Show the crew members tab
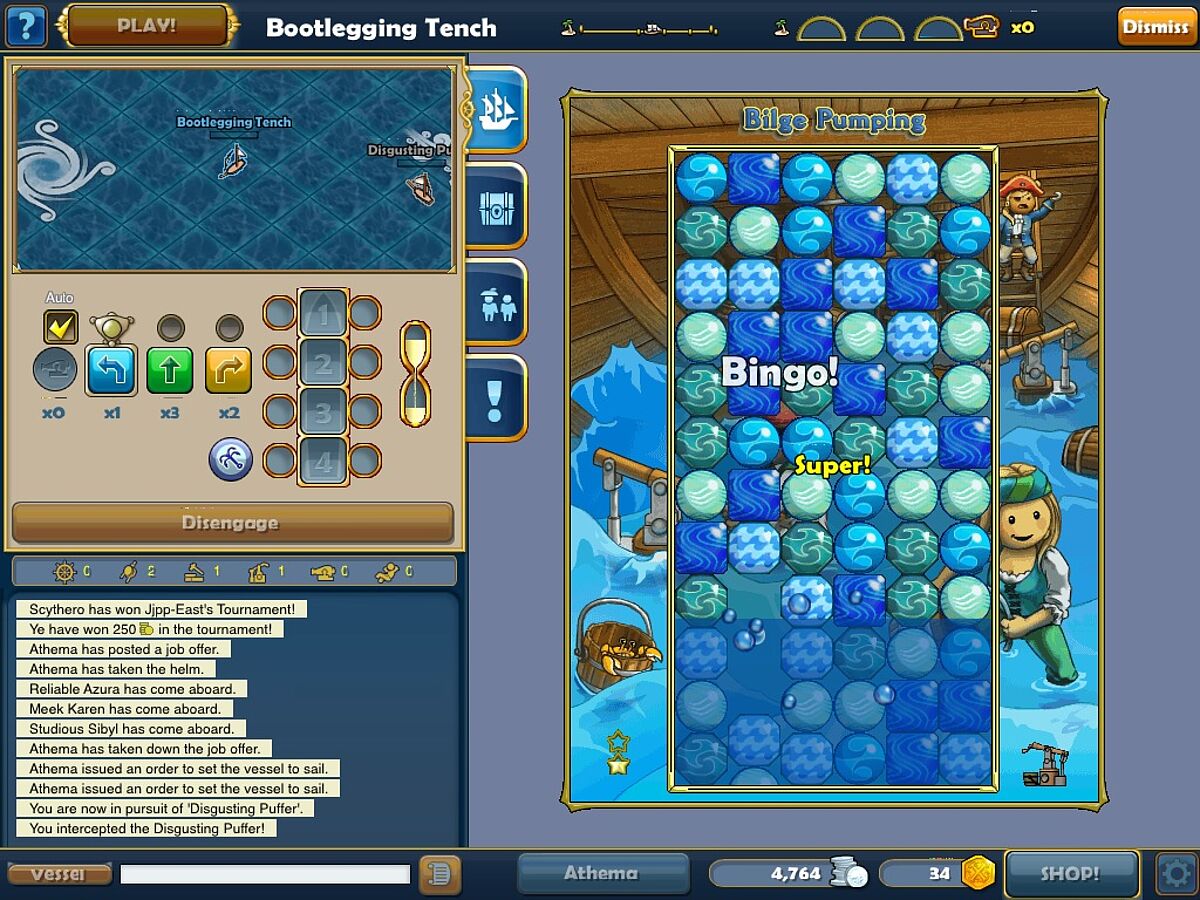This screenshot has width=1200, height=900. (496, 304)
